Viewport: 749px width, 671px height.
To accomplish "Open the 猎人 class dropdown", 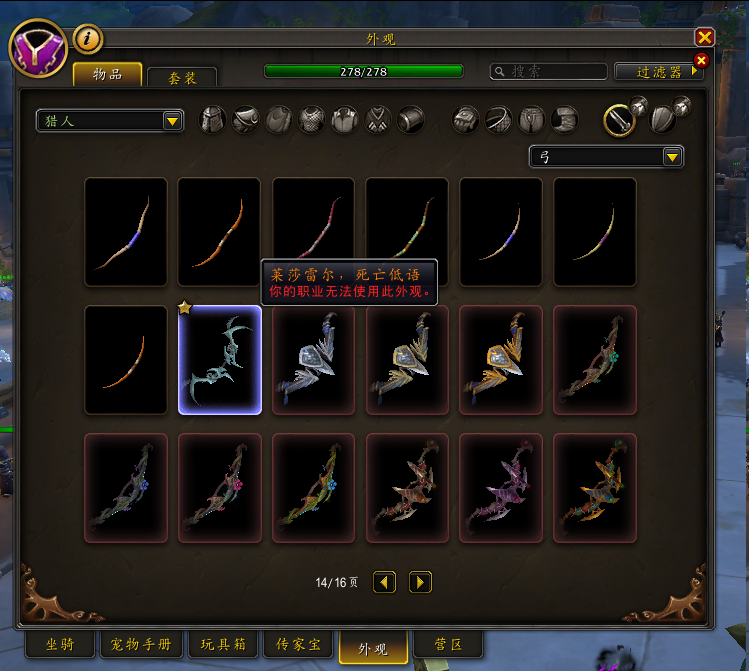I will (x=110, y=121).
